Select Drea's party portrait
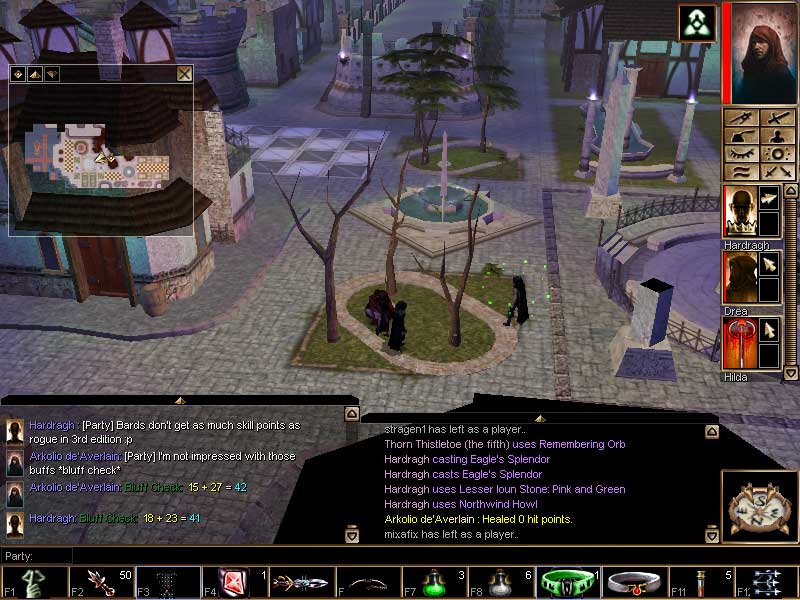The image size is (800, 600). [x=740, y=277]
